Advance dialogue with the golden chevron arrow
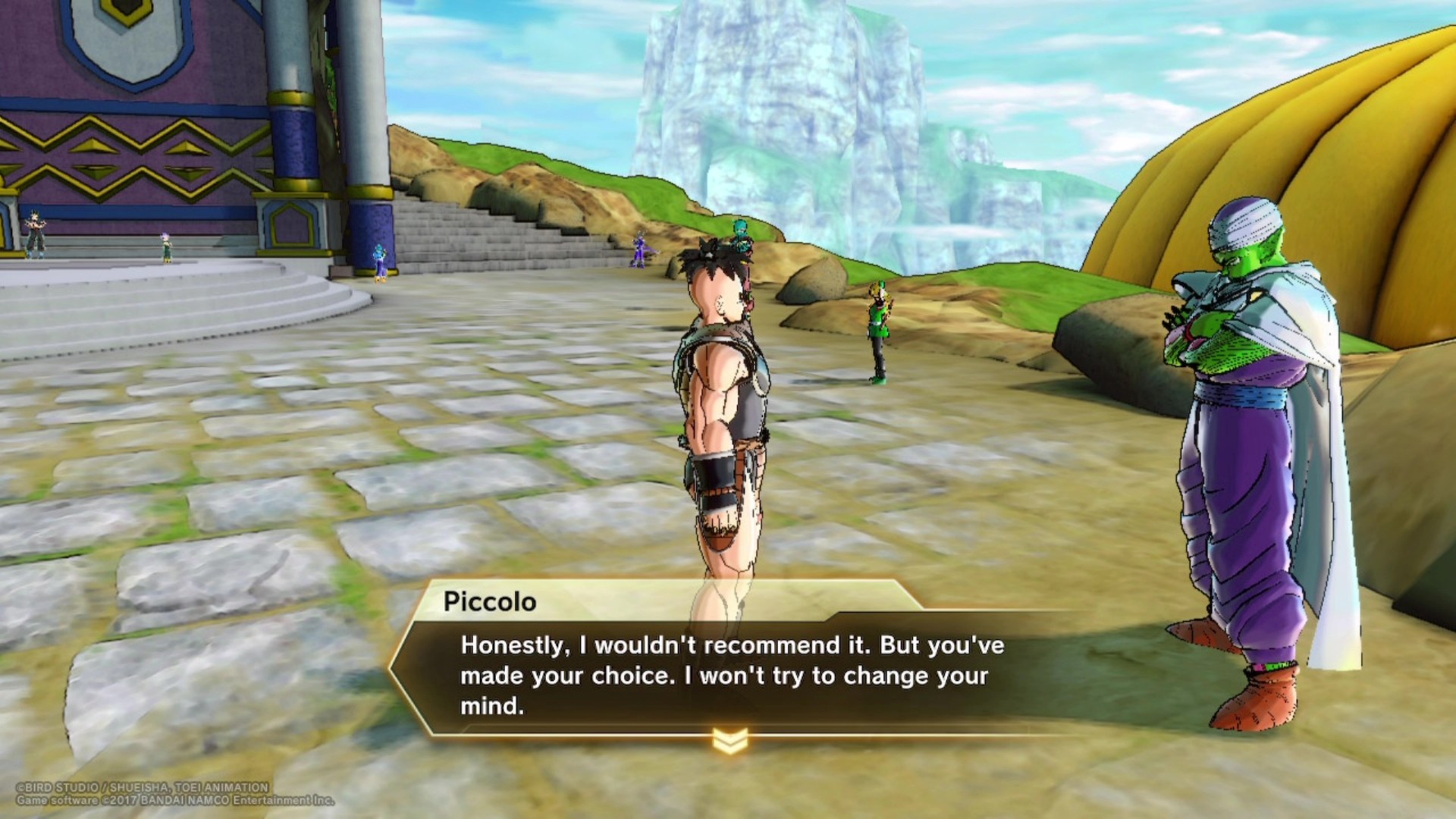1456x819 pixels. coord(730,741)
